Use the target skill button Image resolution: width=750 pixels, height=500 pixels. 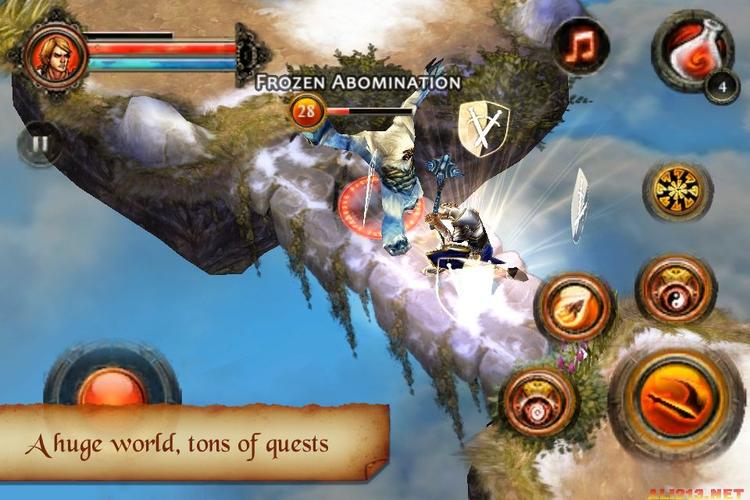click(x=540, y=400)
